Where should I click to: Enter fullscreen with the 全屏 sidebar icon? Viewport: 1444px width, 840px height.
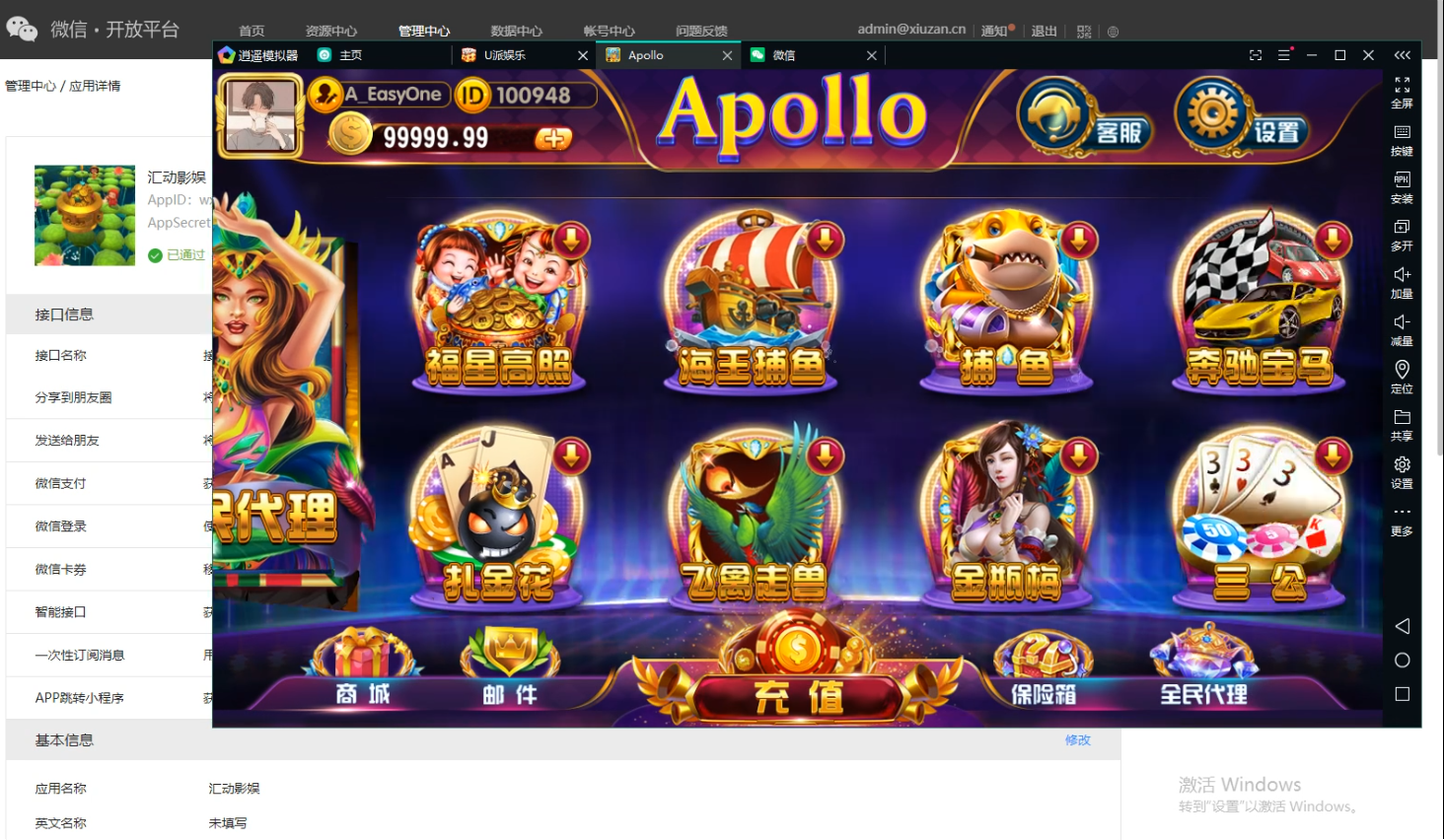pos(1402,94)
